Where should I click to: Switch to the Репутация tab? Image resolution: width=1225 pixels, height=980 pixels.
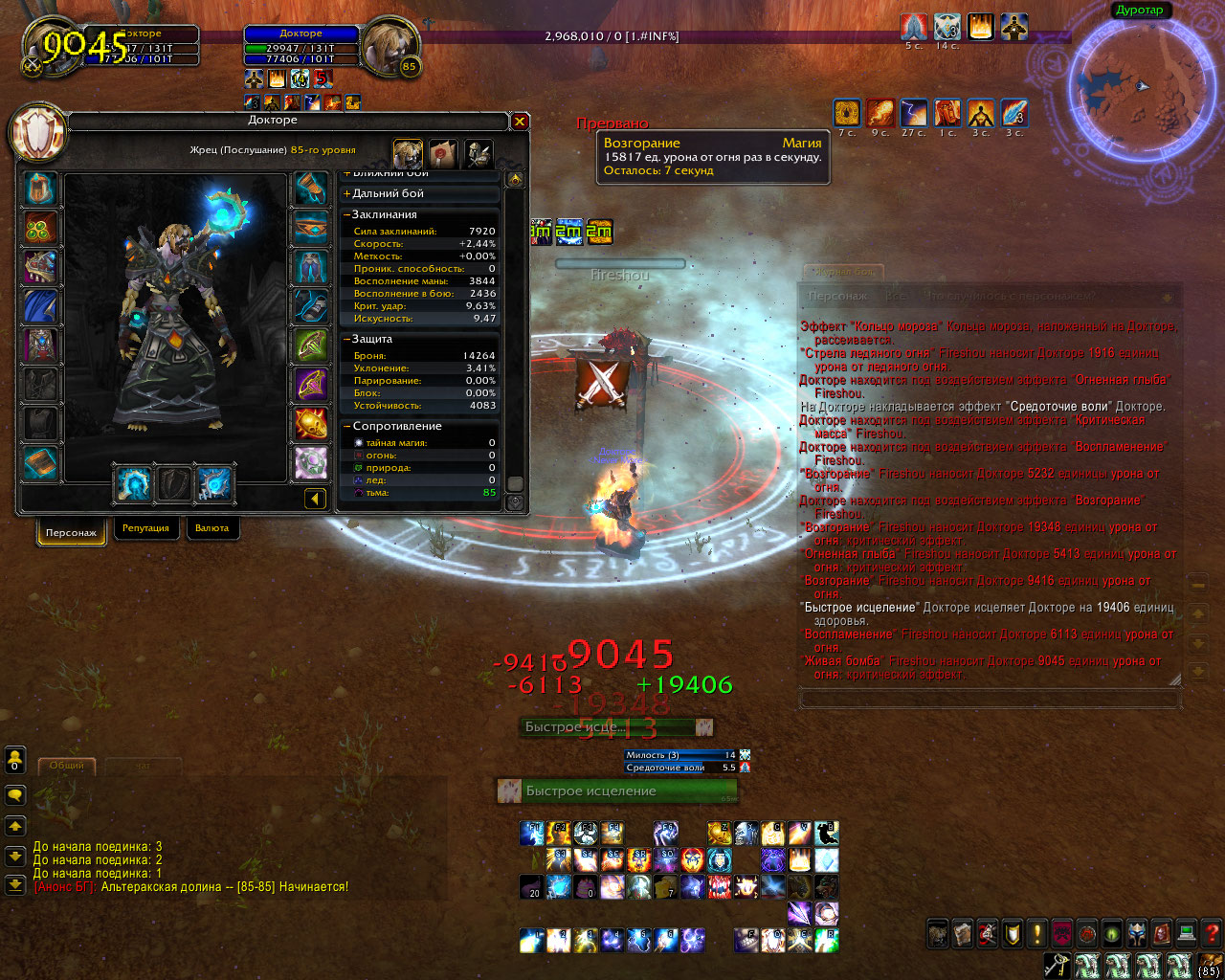coord(145,528)
